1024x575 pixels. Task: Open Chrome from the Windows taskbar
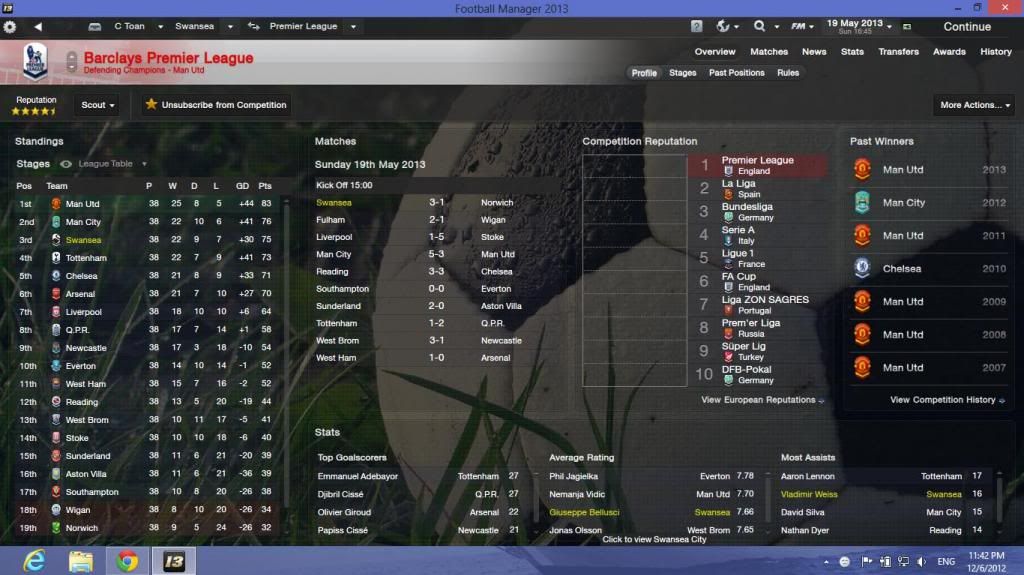(127, 561)
